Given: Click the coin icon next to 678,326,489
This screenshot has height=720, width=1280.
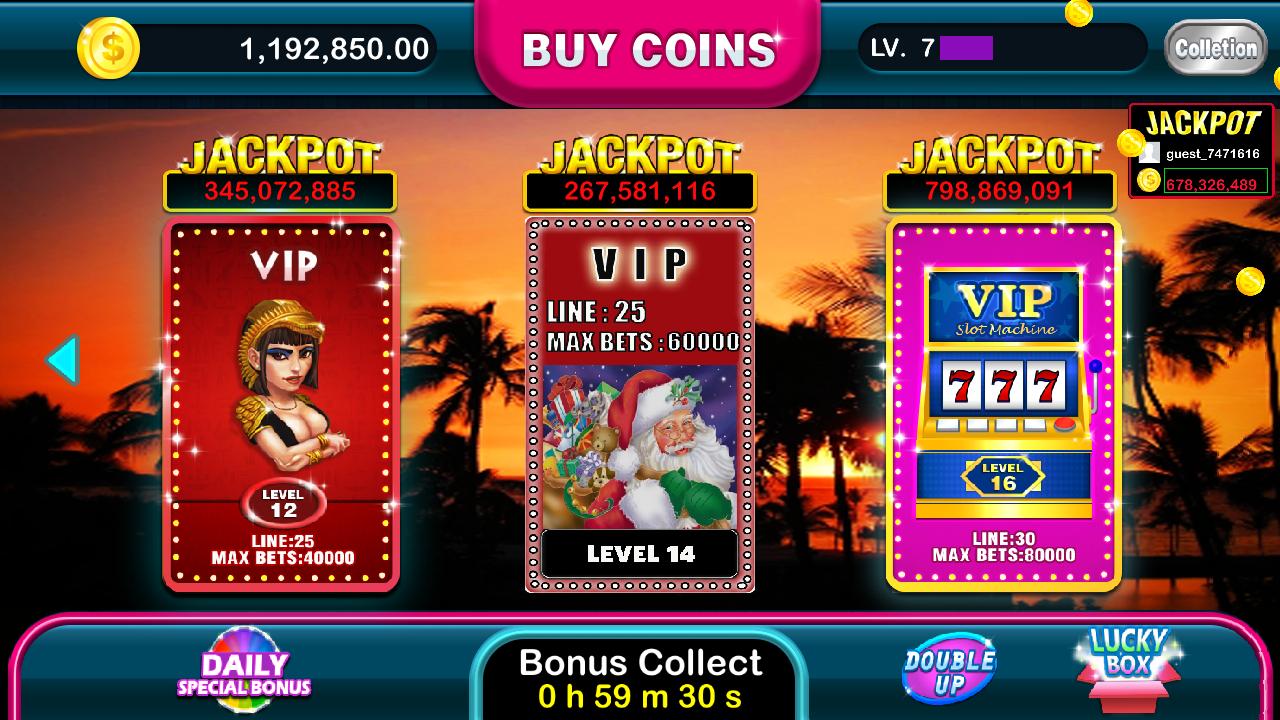Looking at the screenshot, I should [x=1150, y=182].
